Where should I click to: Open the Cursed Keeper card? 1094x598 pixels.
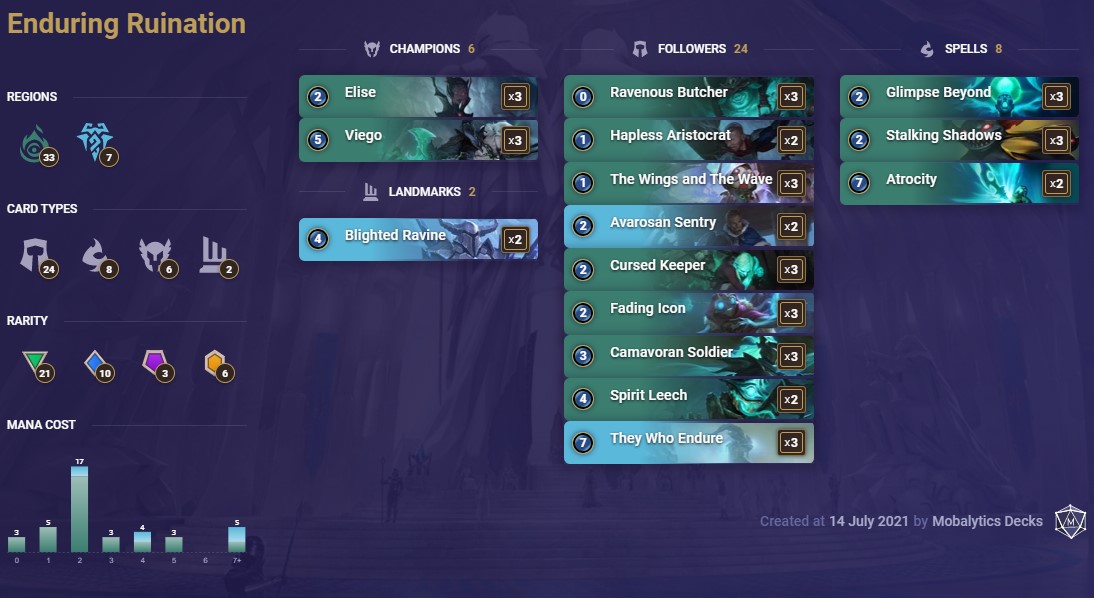[688, 269]
